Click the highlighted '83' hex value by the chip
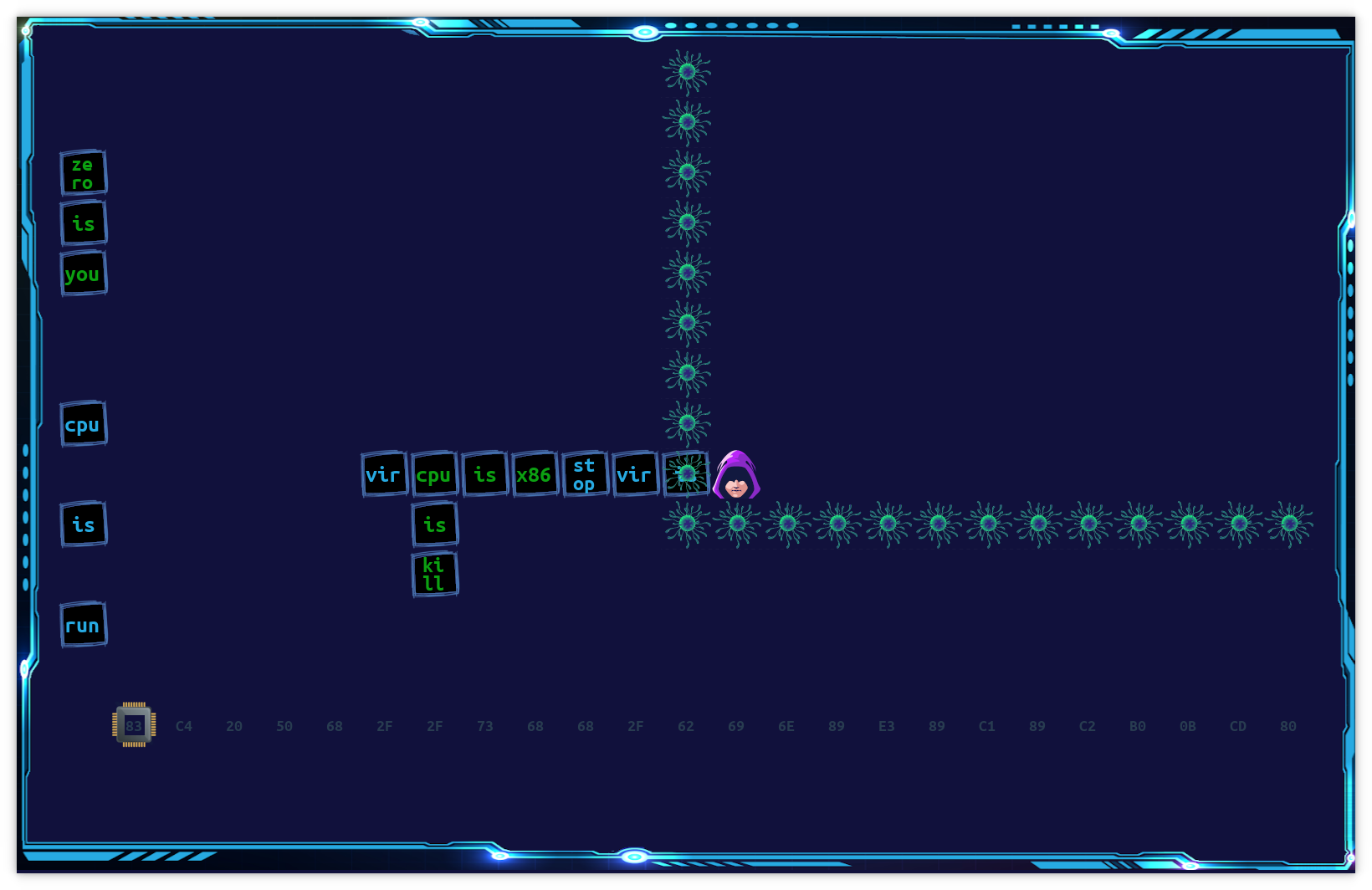This screenshot has width=1372, height=890. pyautogui.click(x=134, y=726)
